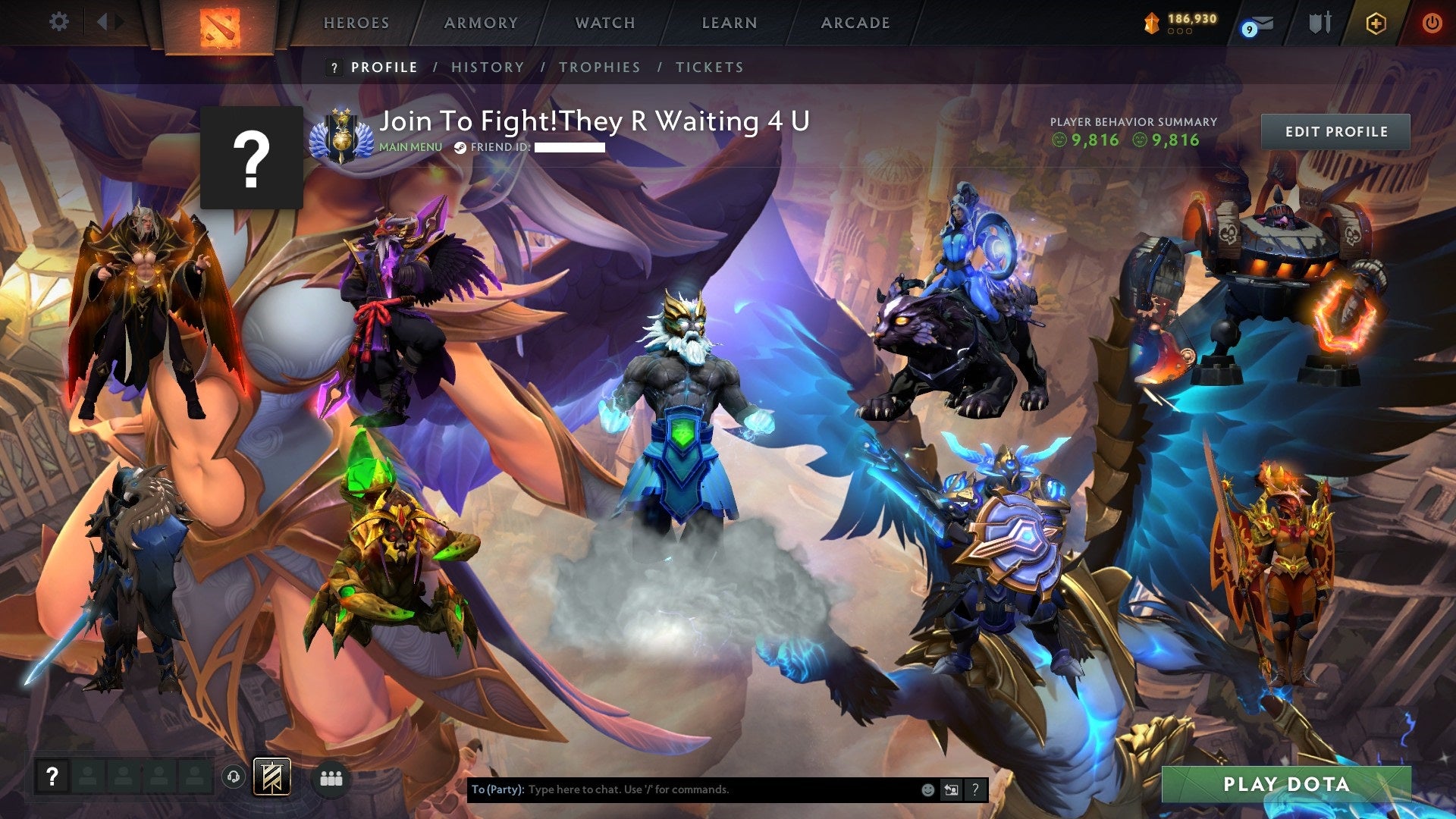Click the party chat input field
Viewport: 1456px width, 819px height.
click(x=682, y=789)
